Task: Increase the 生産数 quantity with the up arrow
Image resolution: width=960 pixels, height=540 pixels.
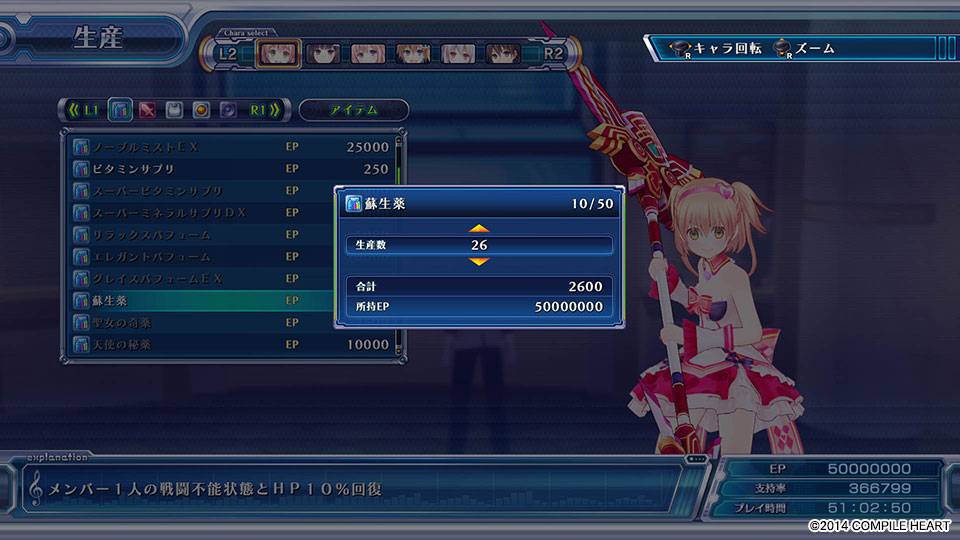Action: 479,229
